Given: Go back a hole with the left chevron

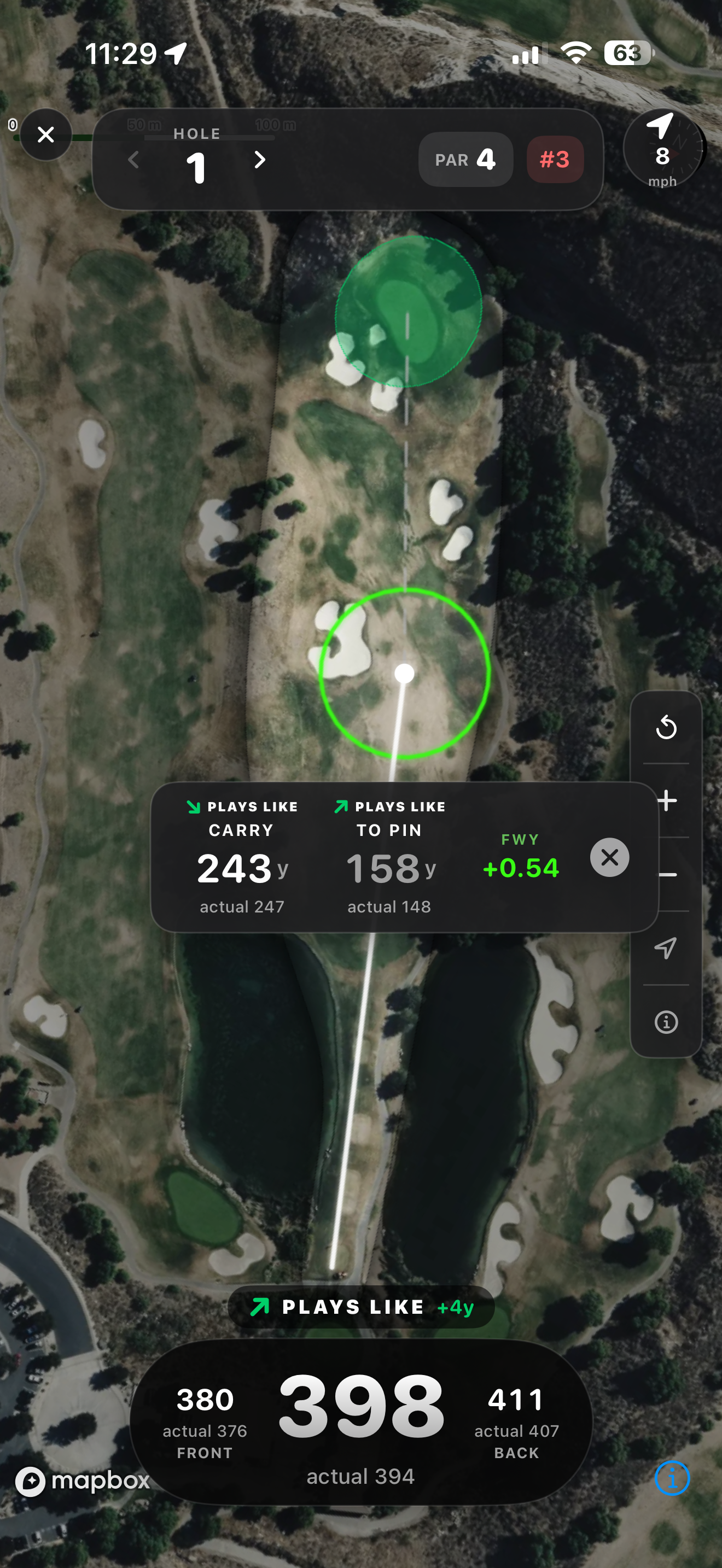Looking at the screenshot, I should tap(133, 160).
